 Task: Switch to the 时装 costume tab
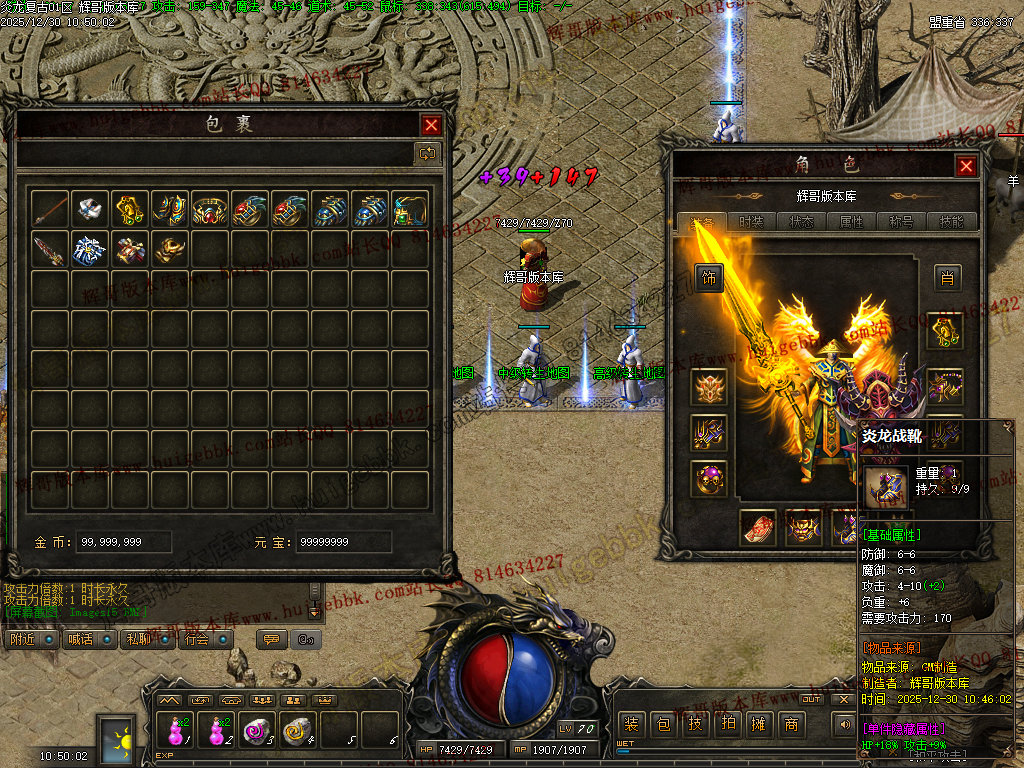click(x=751, y=222)
